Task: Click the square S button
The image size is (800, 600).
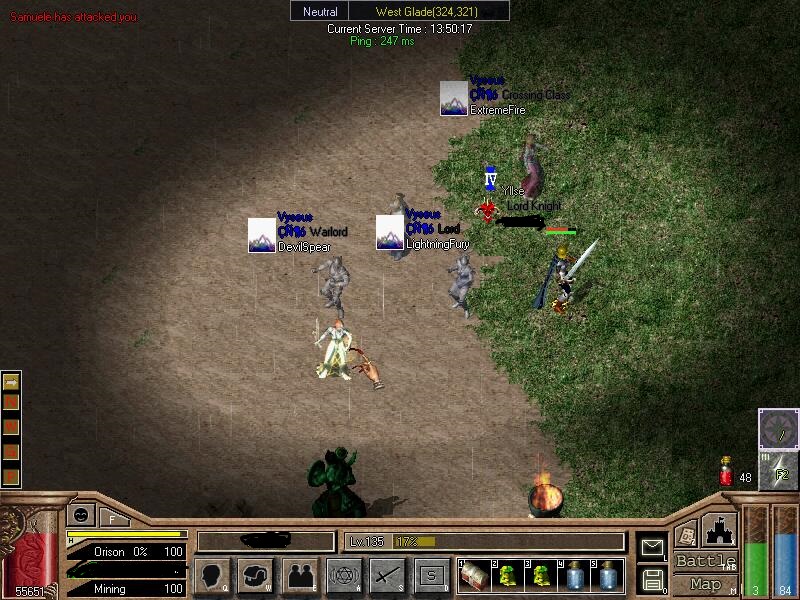Action: pyautogui.click(x=431, y=575)
